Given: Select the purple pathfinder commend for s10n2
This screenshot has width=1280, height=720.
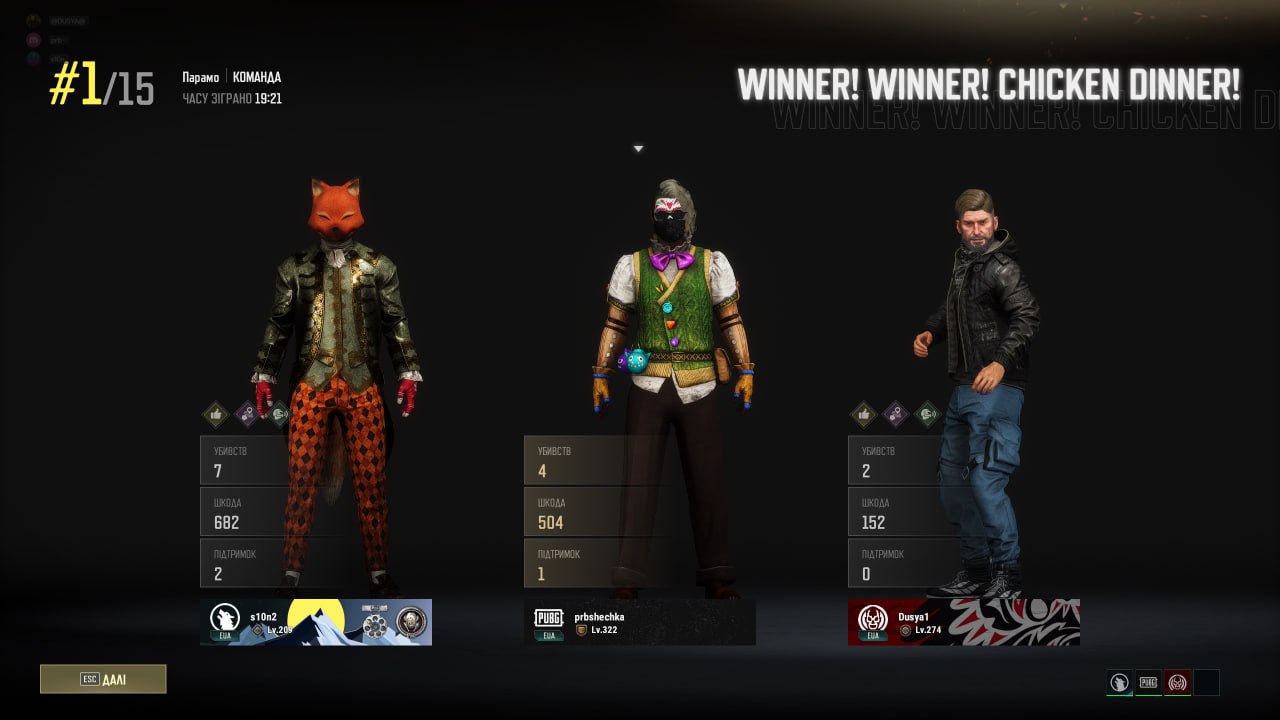Looking at the screenshot, I should (x=248, y=414).
